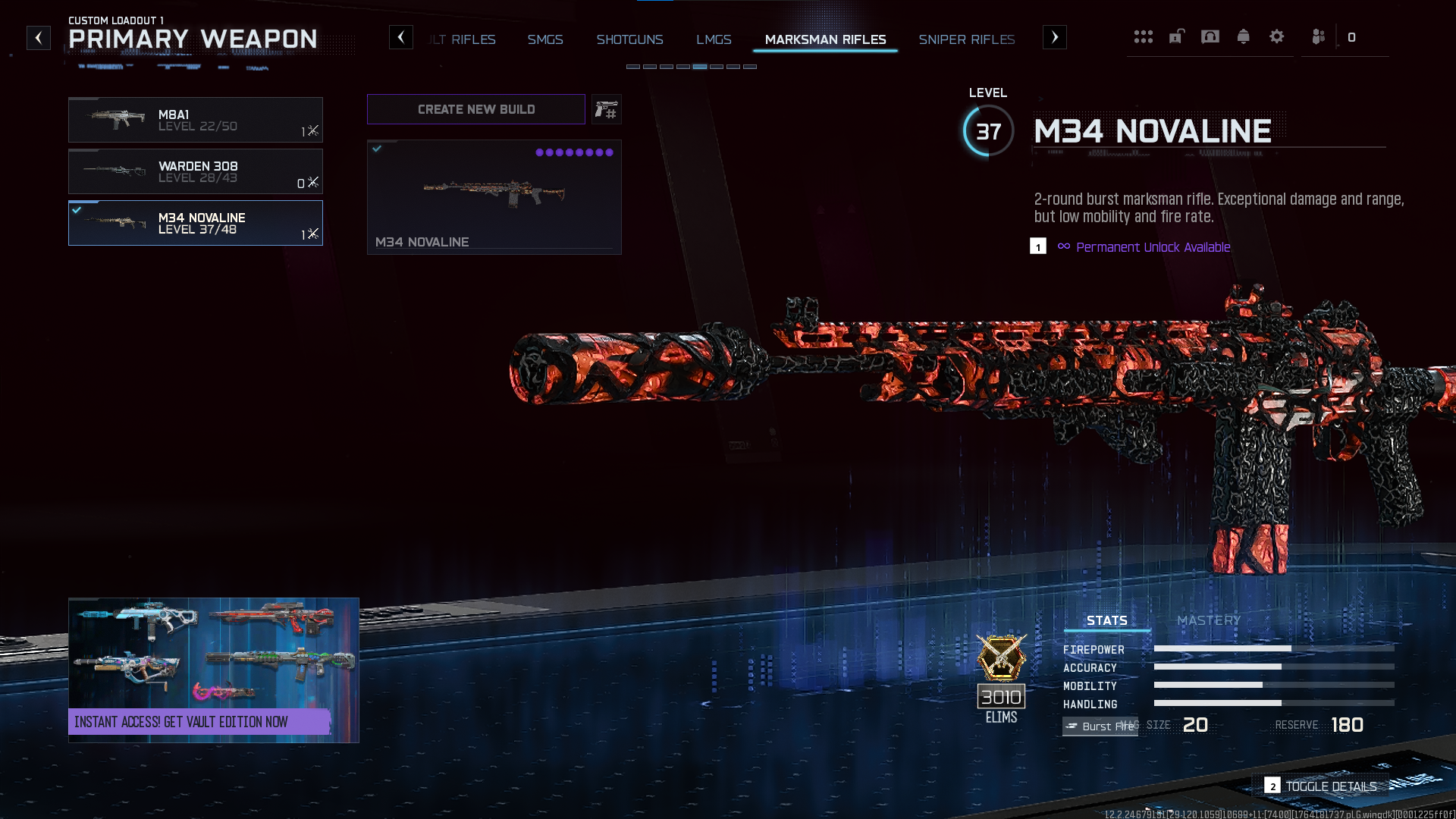Show the Stats tab
1456x819 pixels.
[x=1106, y=620]
